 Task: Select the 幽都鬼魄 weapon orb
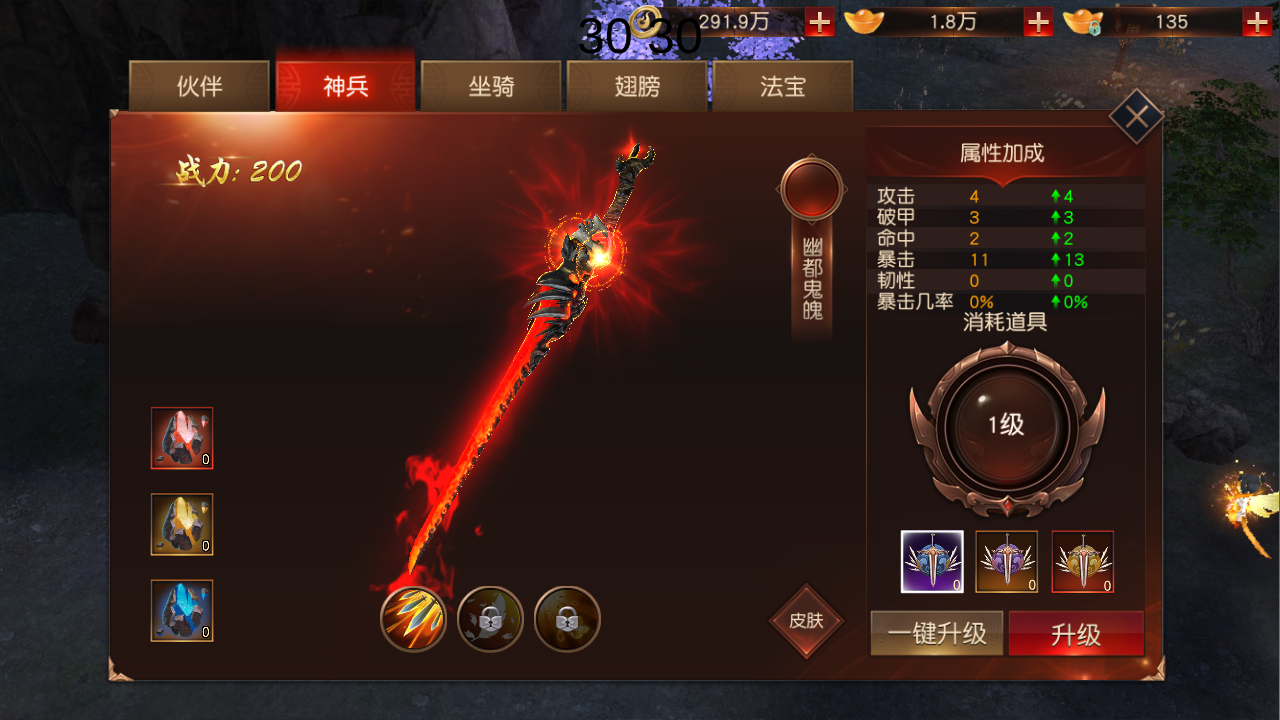(811, 188)
